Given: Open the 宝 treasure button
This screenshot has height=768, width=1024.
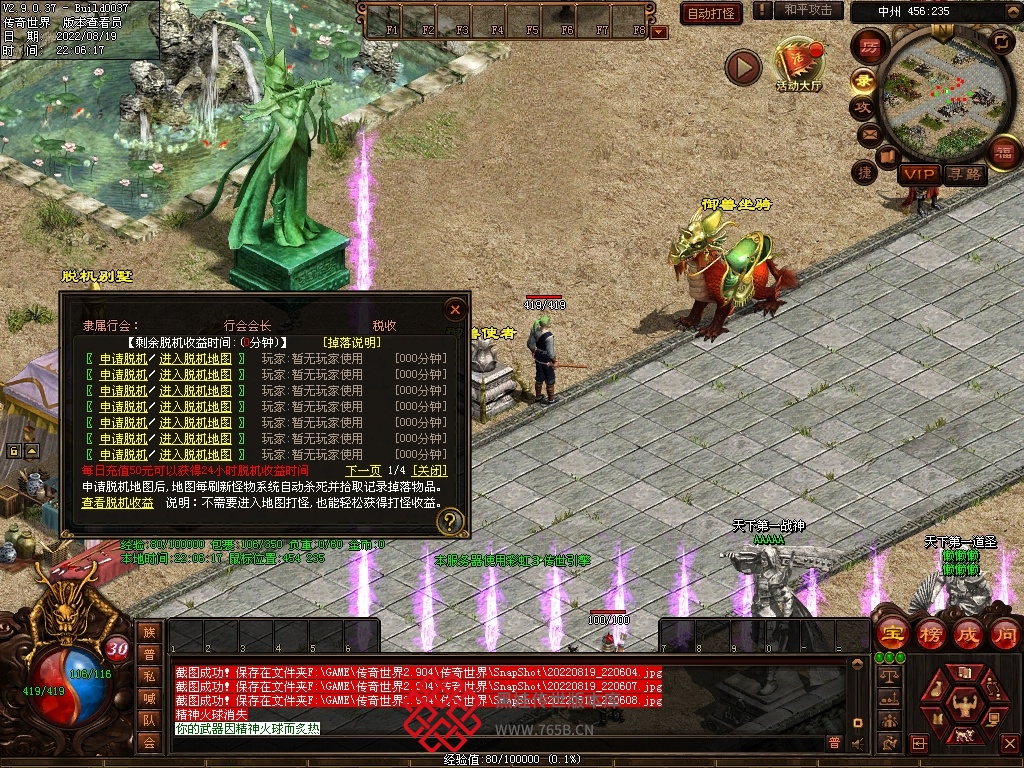Looking at the screenshot, I should pyautogui.click(x=892, y=633).
